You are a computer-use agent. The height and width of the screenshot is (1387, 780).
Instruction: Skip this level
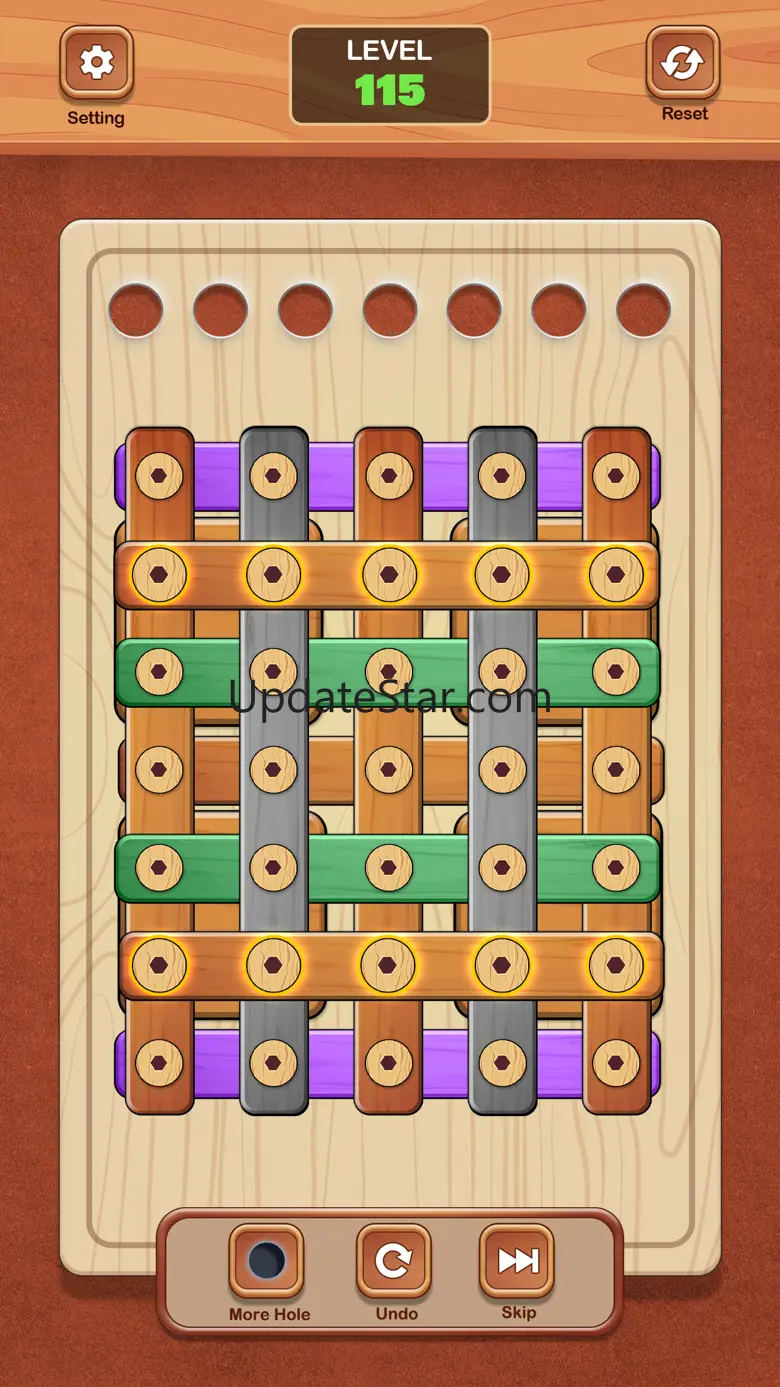[x=518, y=1261]
